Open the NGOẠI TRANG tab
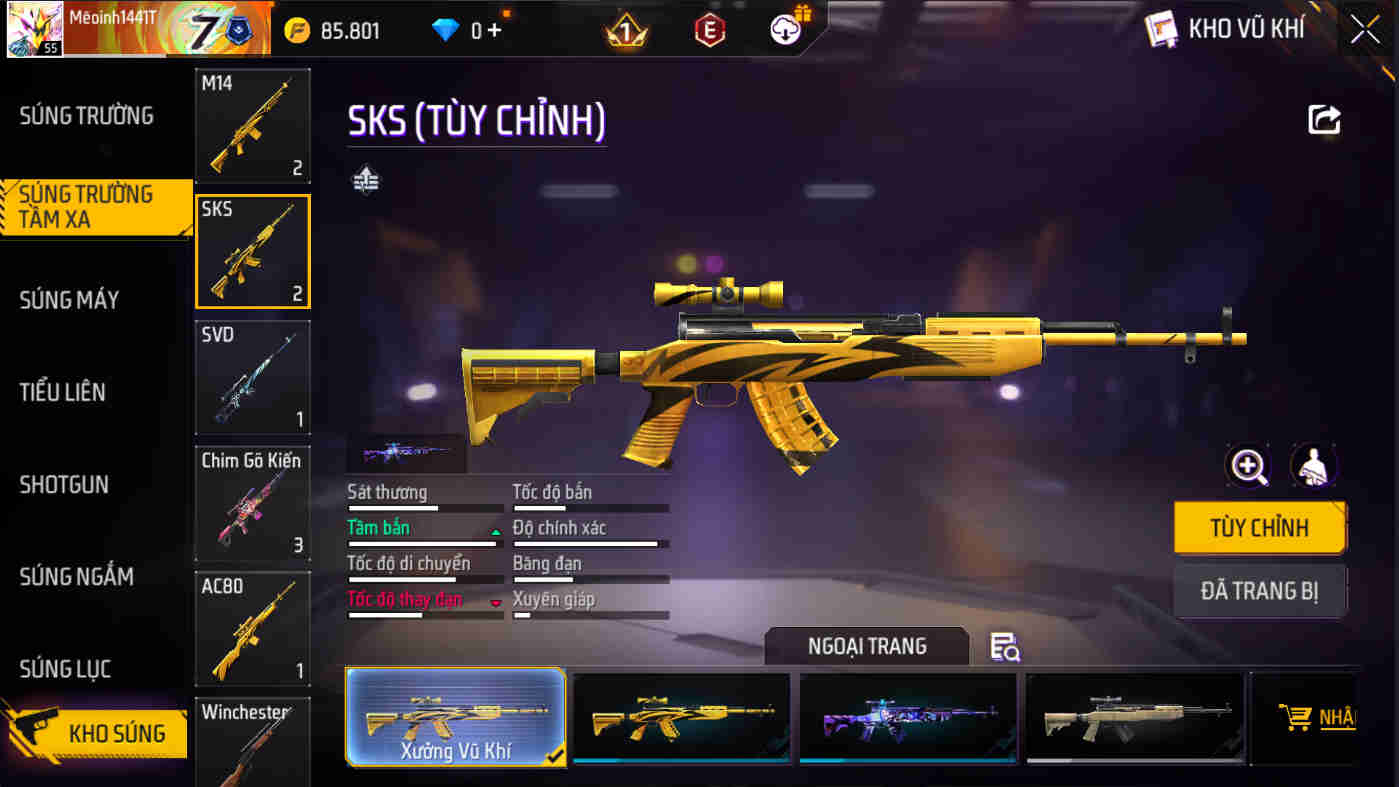 (x=866, y=646)
